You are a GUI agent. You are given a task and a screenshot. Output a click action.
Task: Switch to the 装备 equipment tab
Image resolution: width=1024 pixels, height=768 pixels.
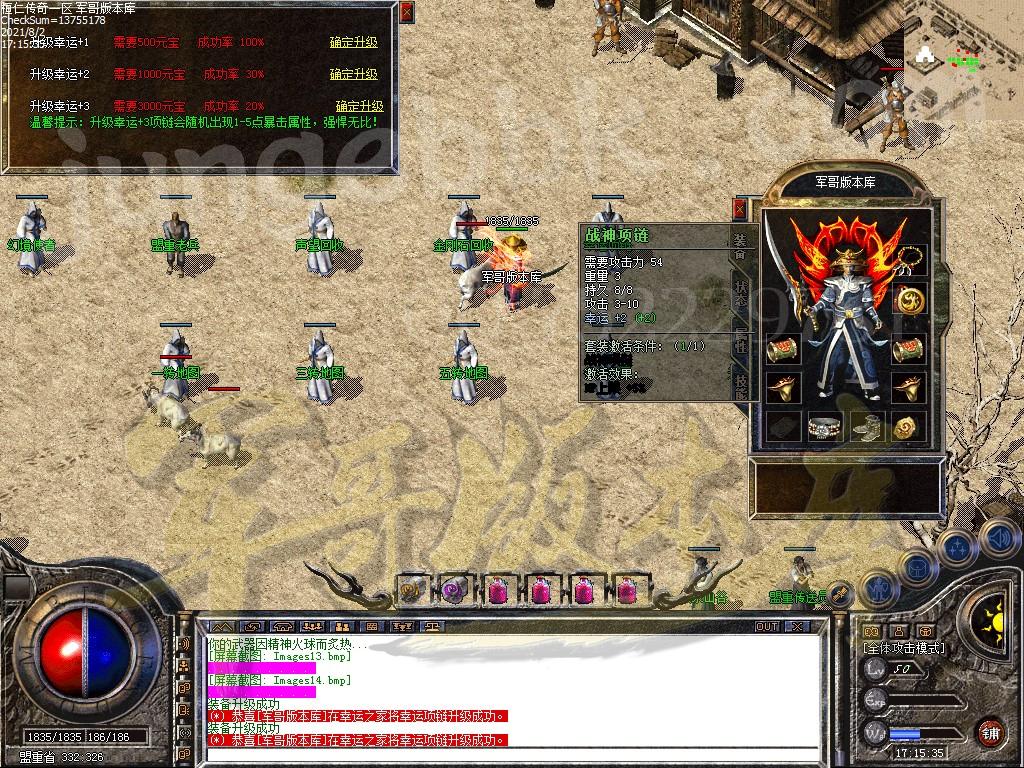tap(740, 246)
